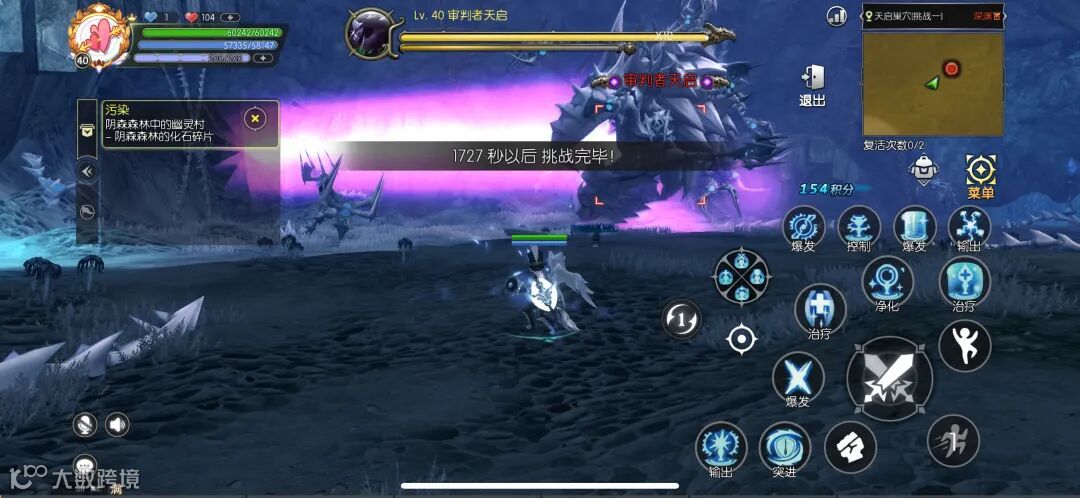Close the 污染 quest tracker with yellow X

tap(255, 119)
